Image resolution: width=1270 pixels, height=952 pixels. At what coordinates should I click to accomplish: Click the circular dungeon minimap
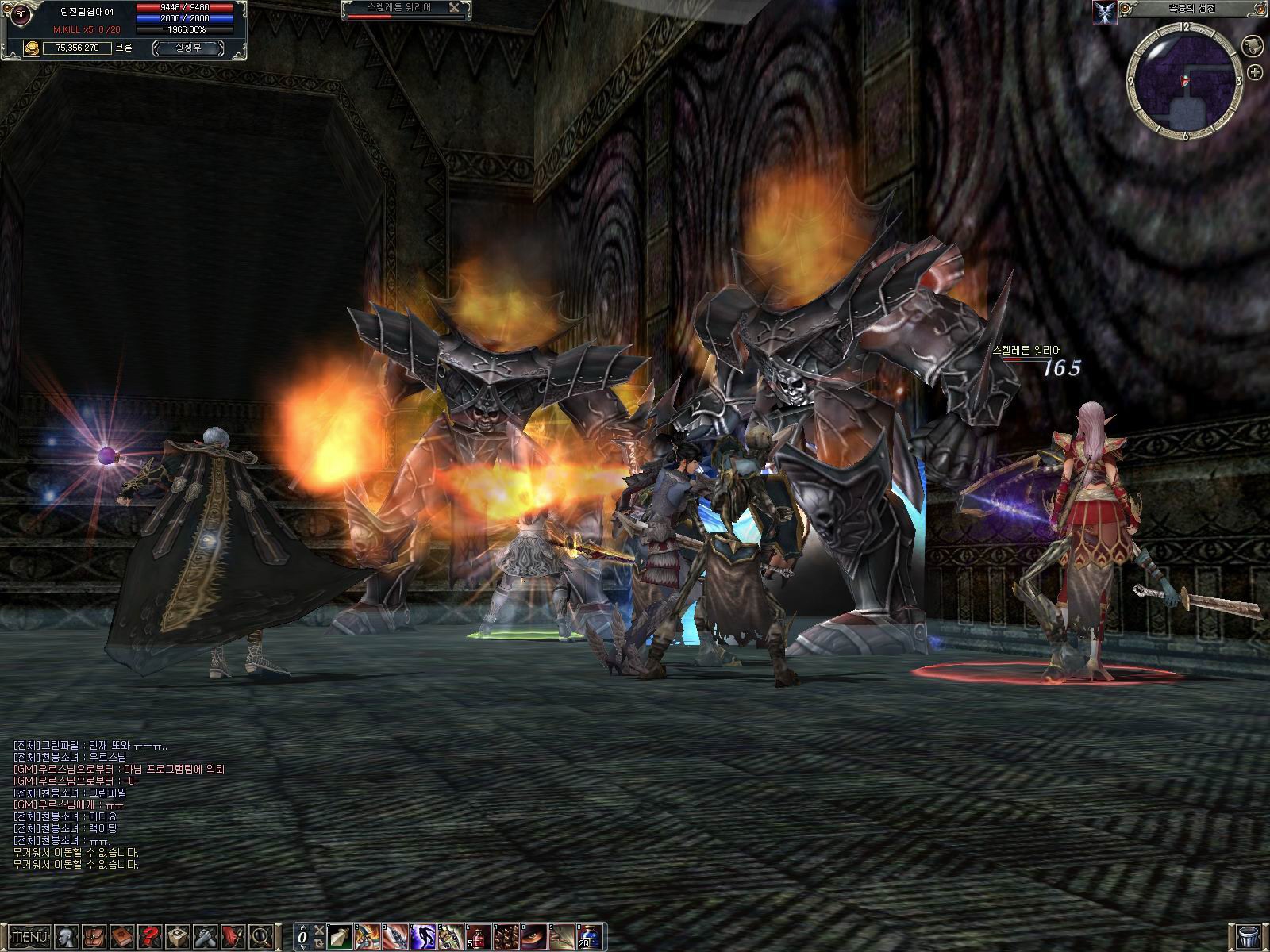(1184, 80)
